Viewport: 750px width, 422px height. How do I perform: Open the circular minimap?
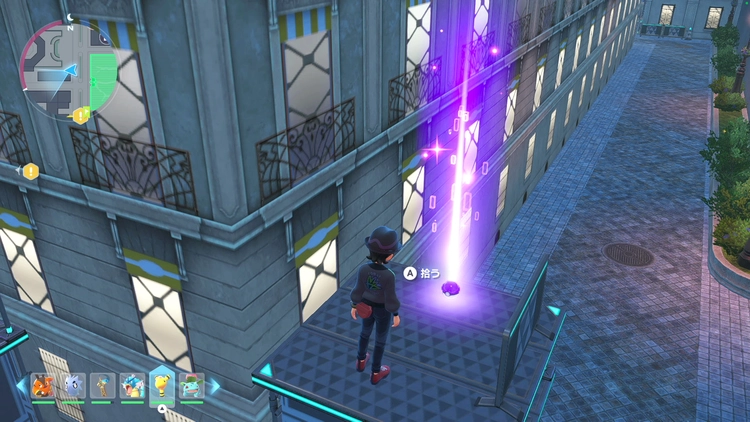pos(67,68)
